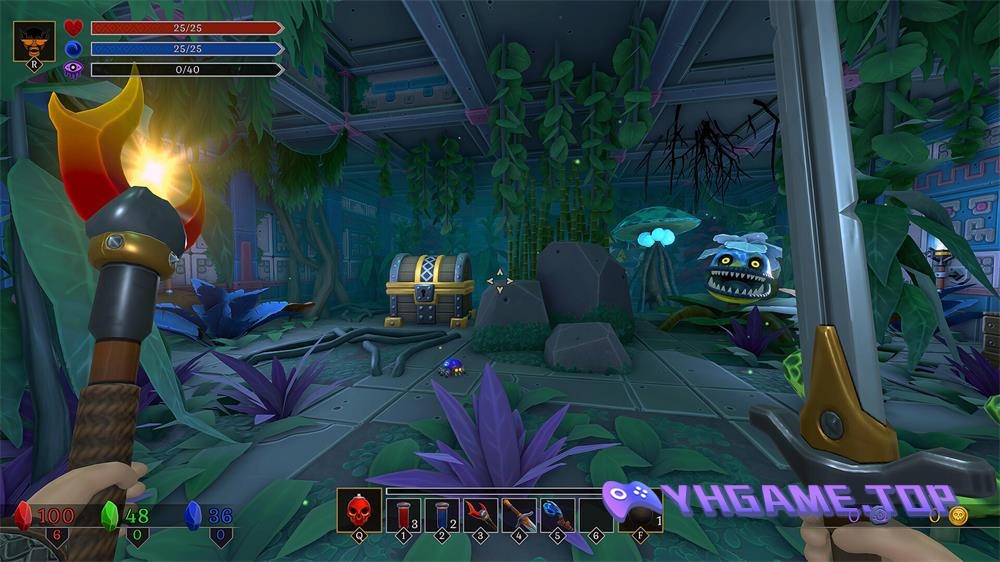Screen dimensions: 1000x562
Task: Click the gold coin icon
Action: coord(958,516)
